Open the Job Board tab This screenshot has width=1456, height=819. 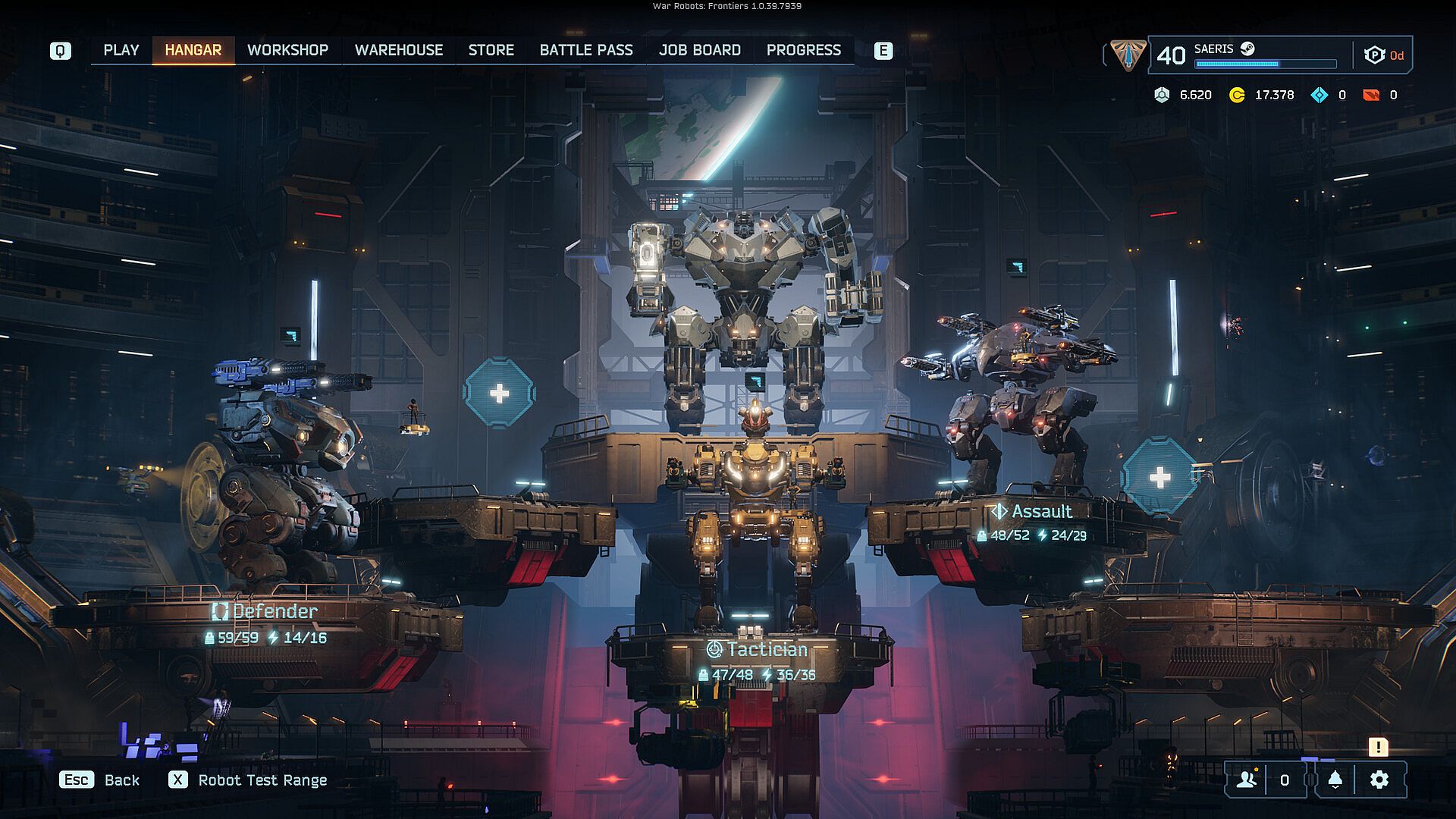click(x=699, y=50)
